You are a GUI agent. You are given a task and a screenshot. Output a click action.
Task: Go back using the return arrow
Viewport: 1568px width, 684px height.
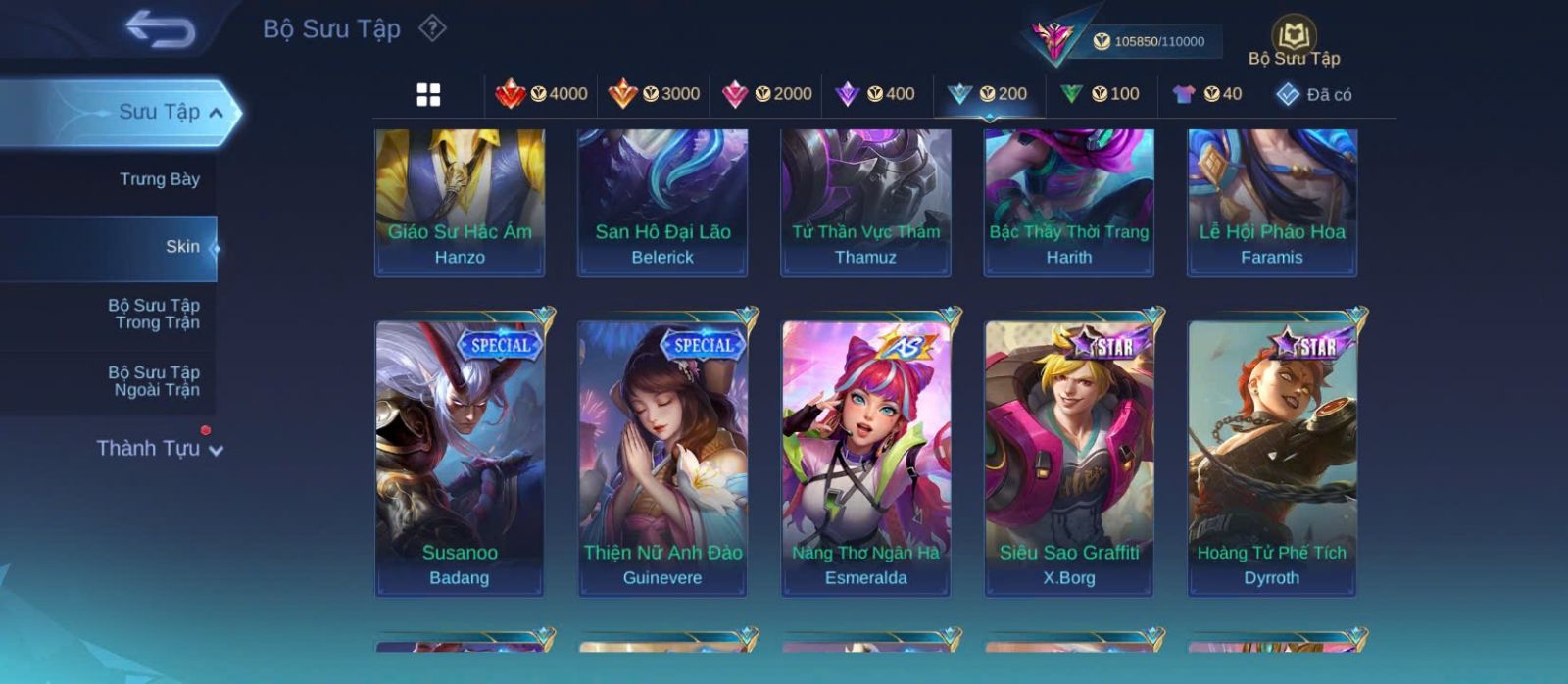[x=160, y=29]
